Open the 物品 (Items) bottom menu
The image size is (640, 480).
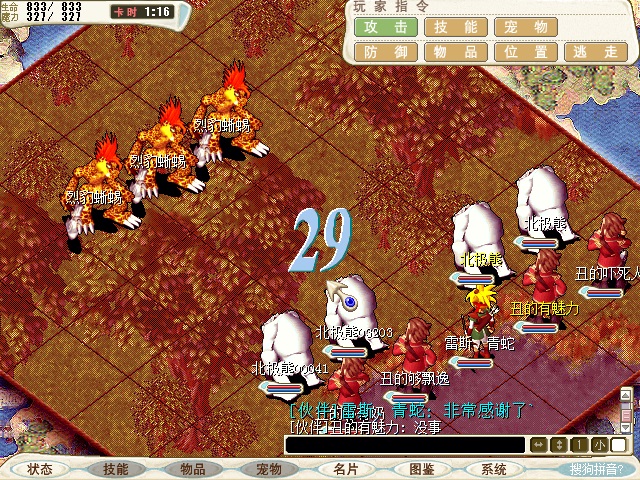click(192, 469)
